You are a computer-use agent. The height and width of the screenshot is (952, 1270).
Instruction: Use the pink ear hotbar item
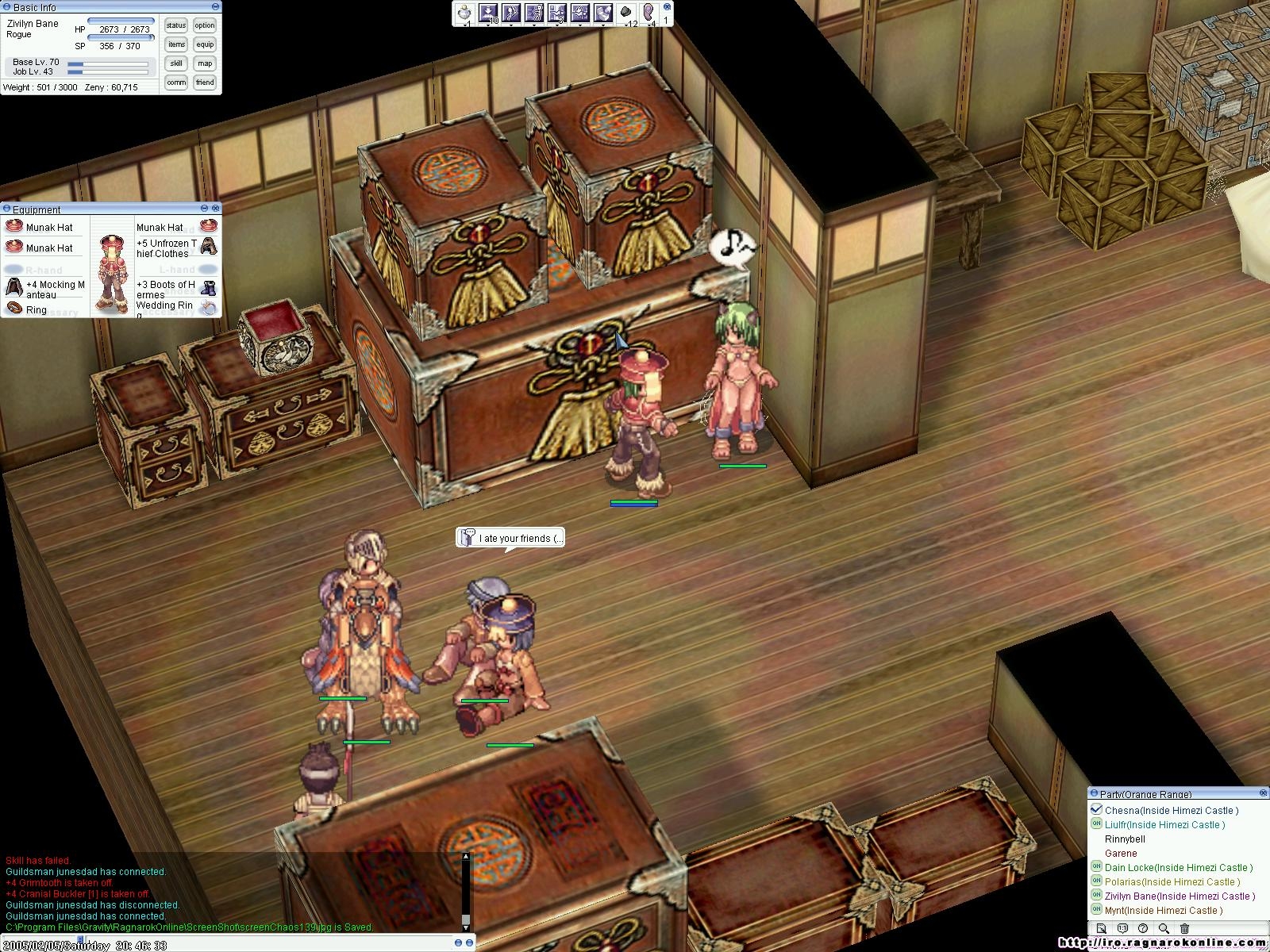(648, 13)
